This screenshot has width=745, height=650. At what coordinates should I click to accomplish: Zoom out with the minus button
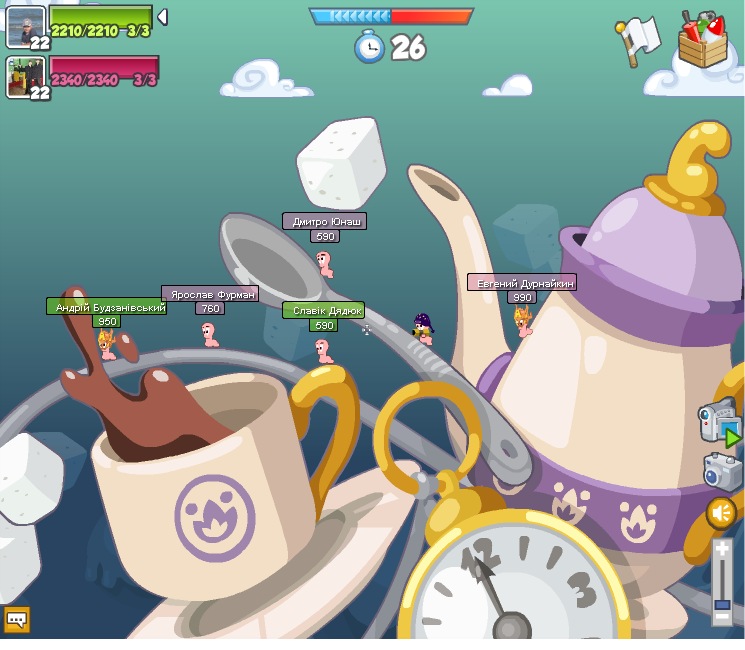(x=722, y=617)
